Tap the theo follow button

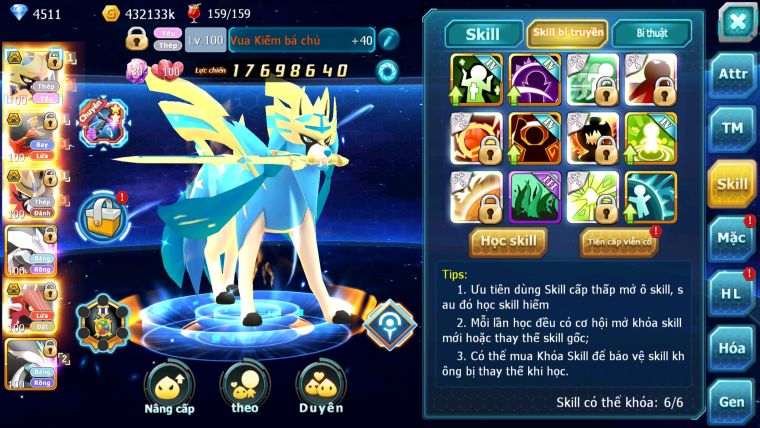tap(245, 388)
